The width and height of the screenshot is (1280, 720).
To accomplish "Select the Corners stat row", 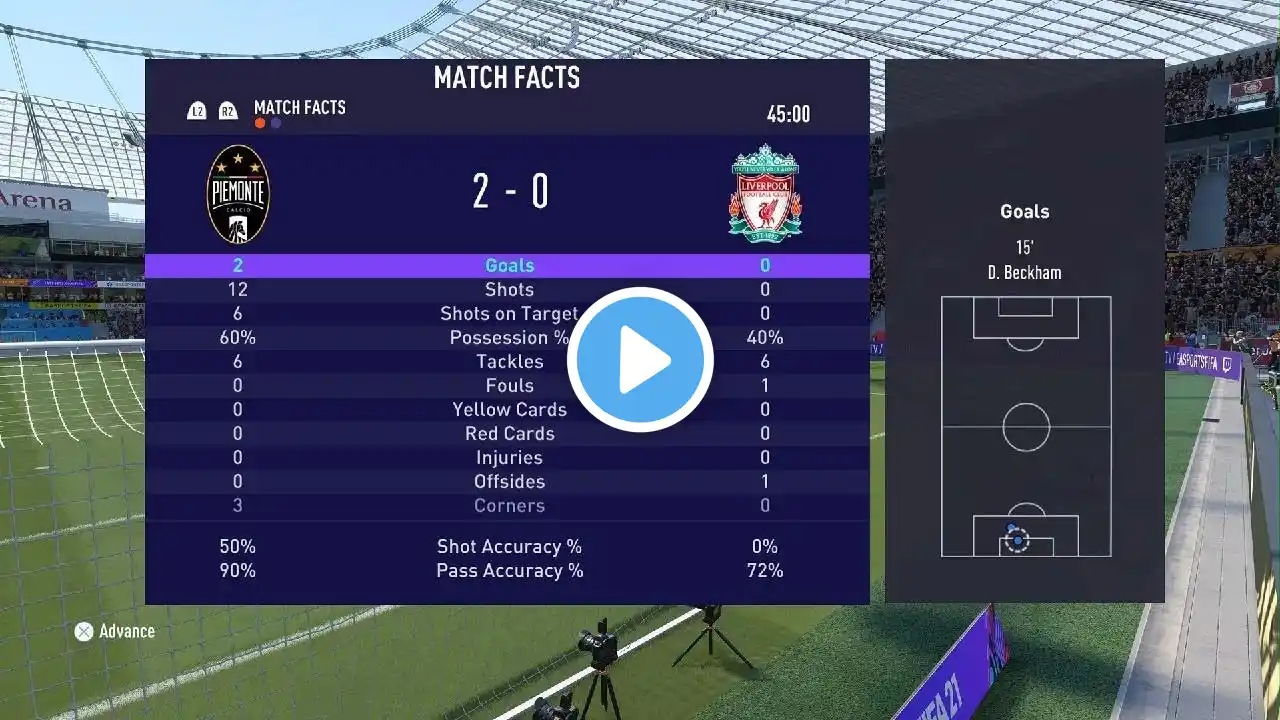I will pyautogui.click(x=509, y=506).
